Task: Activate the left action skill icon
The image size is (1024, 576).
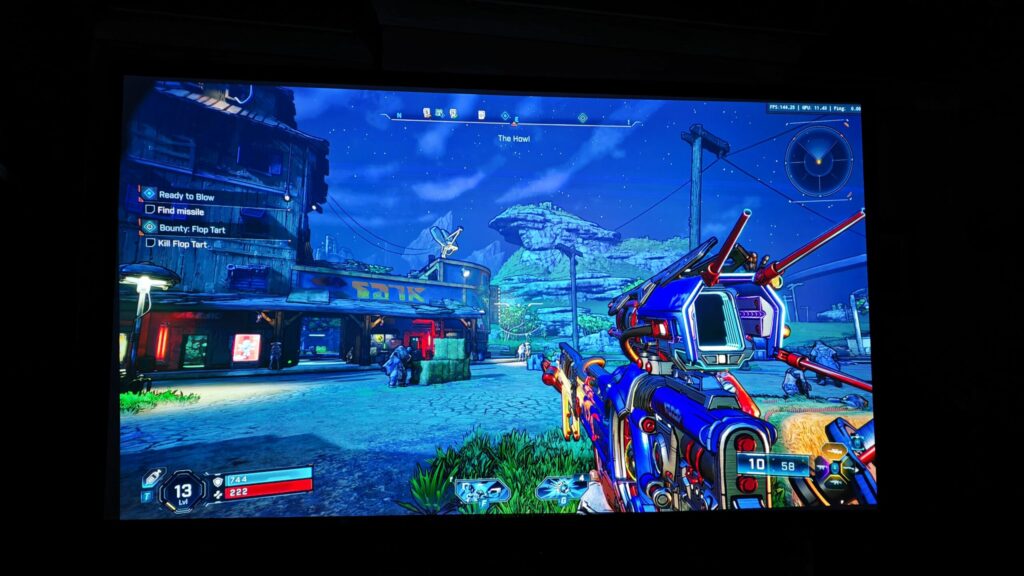Action: click(482, 490)
